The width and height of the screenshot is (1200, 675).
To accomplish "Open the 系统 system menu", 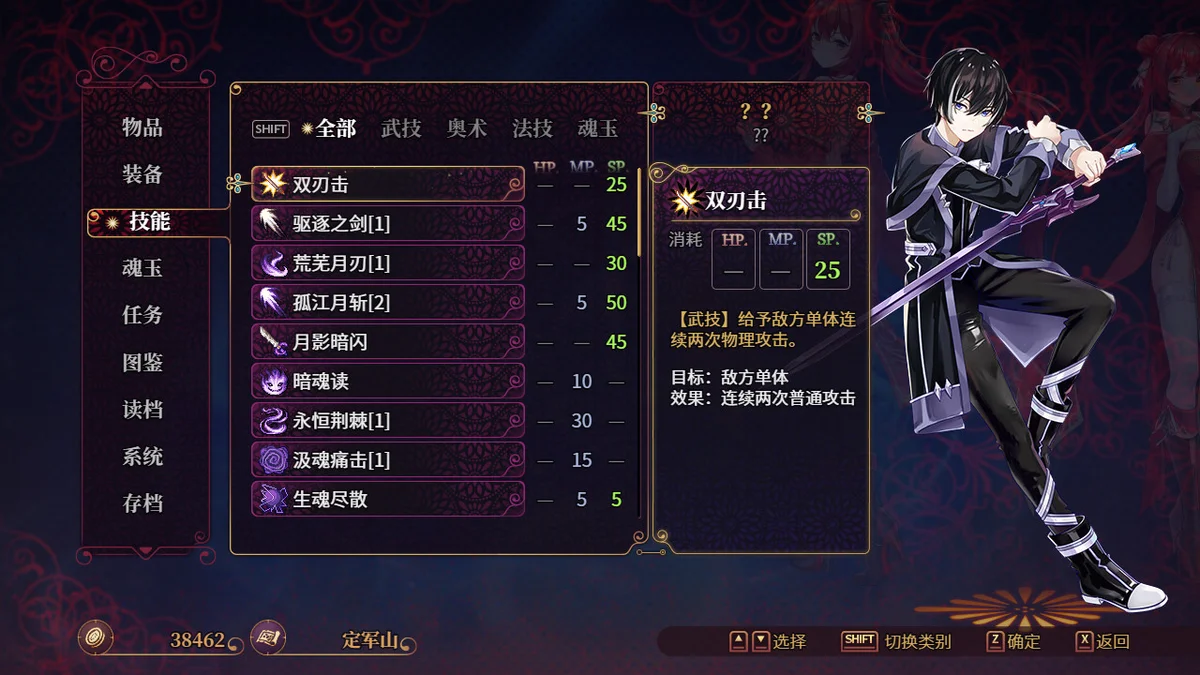I will pos(142,457).
